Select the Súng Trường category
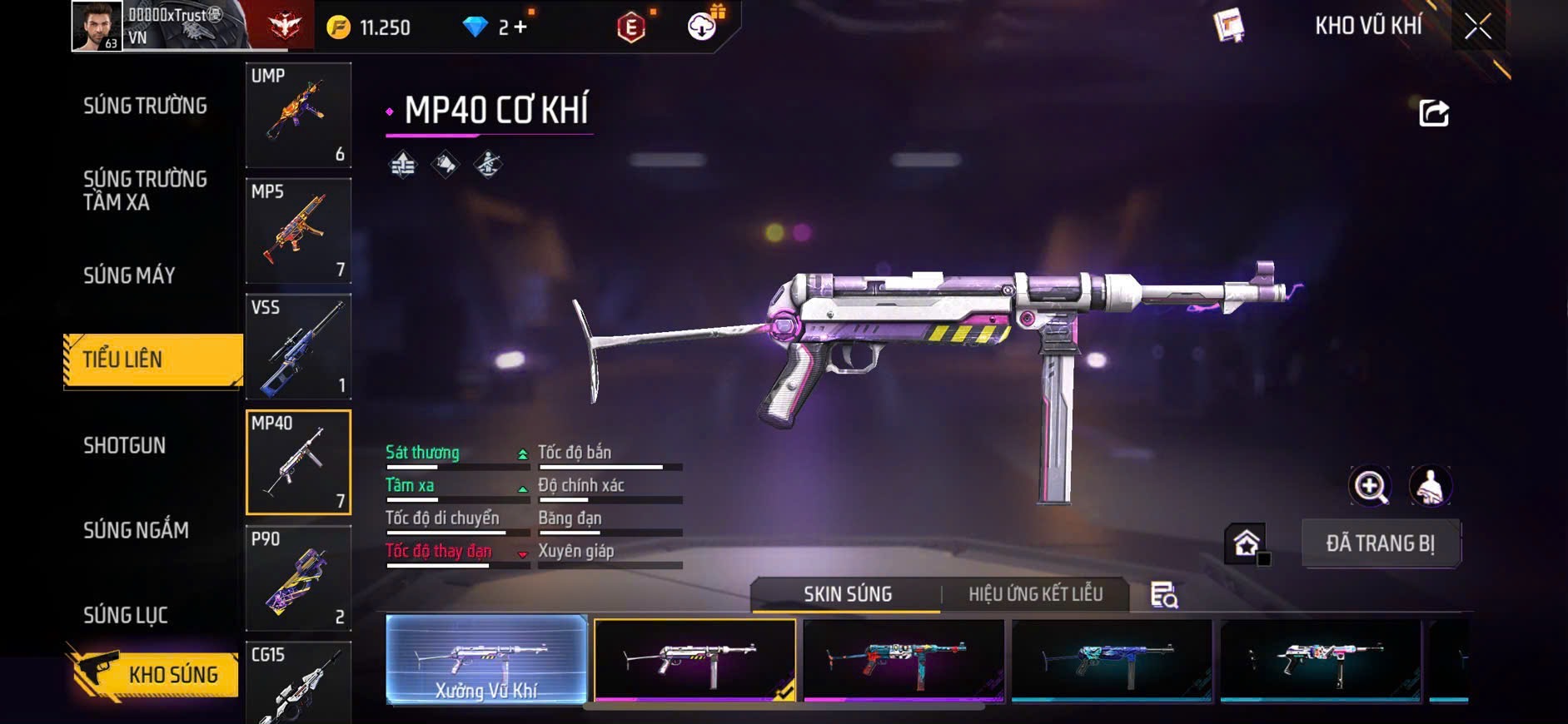 pyautogui.click(x=145, y=106)
